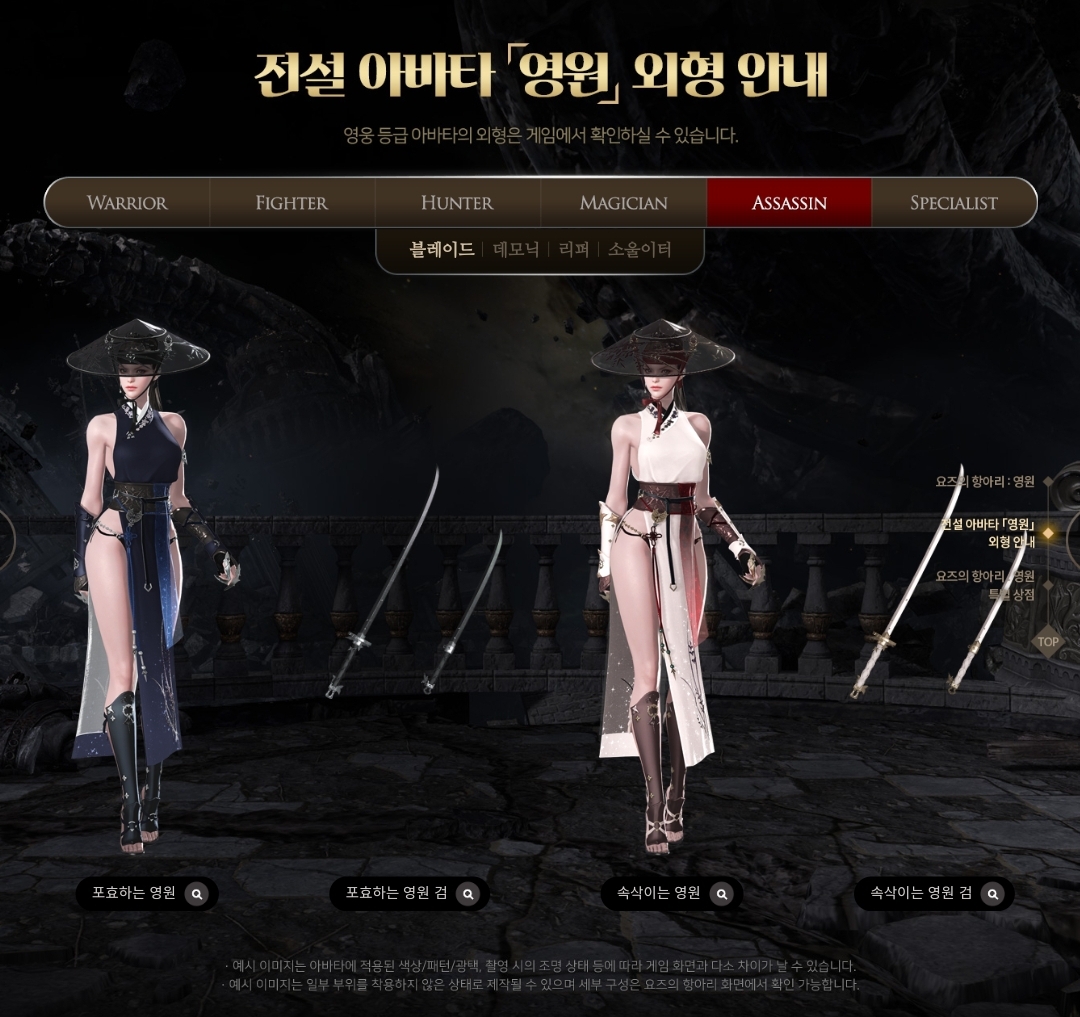Magnify the 속삭이는 영원 avatar preview
This screenshot has height=1017, width=1080.
pyautogui.click(x=721, y=894)
